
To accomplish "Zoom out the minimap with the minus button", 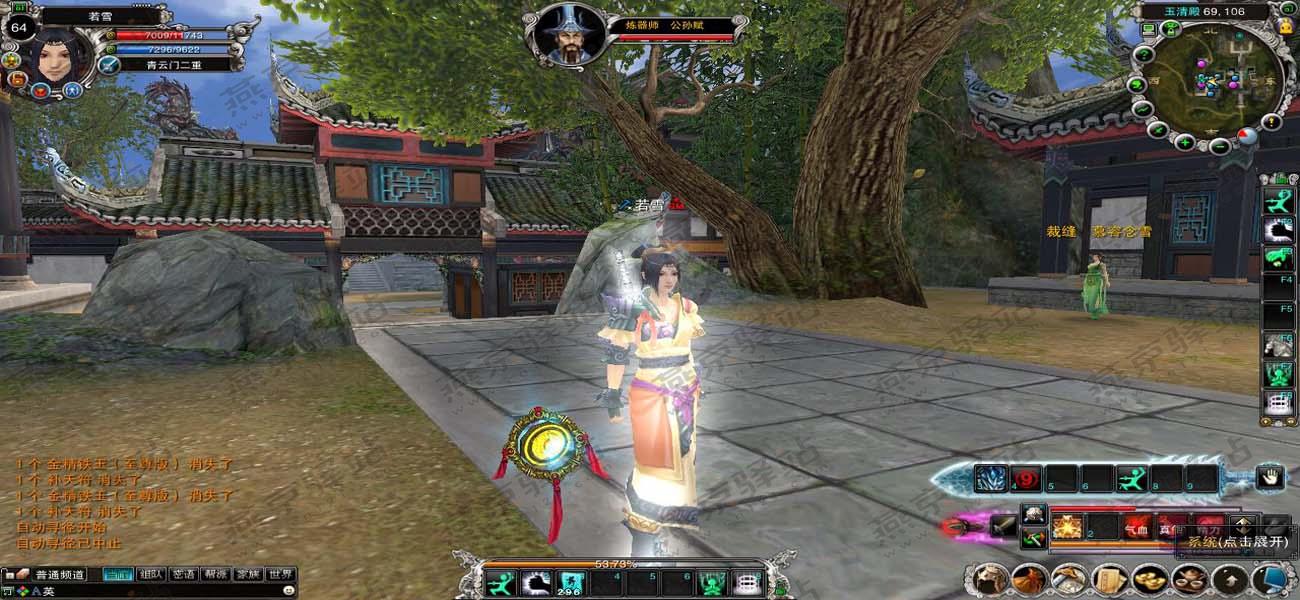I will [x=1219, y=147].
